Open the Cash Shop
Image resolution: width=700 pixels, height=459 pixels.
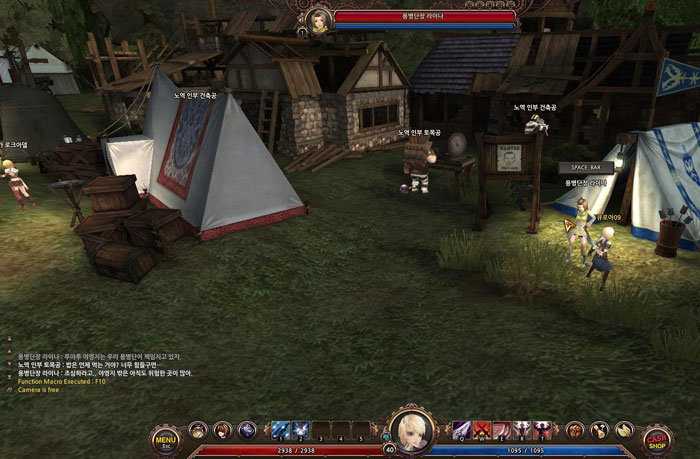click(x=656, y=439)
